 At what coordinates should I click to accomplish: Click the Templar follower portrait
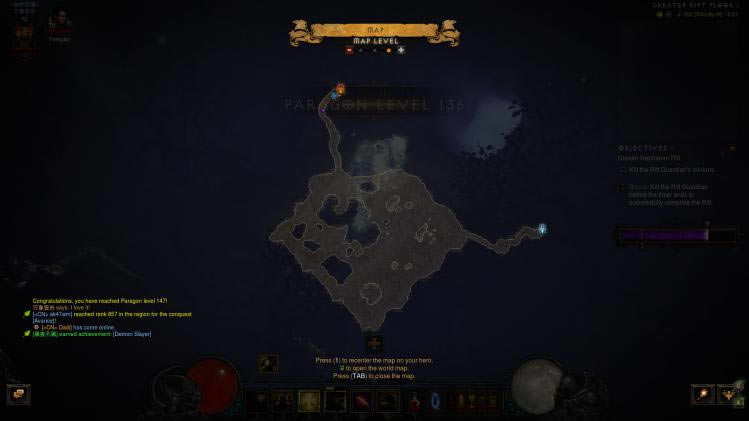[59, 22]
